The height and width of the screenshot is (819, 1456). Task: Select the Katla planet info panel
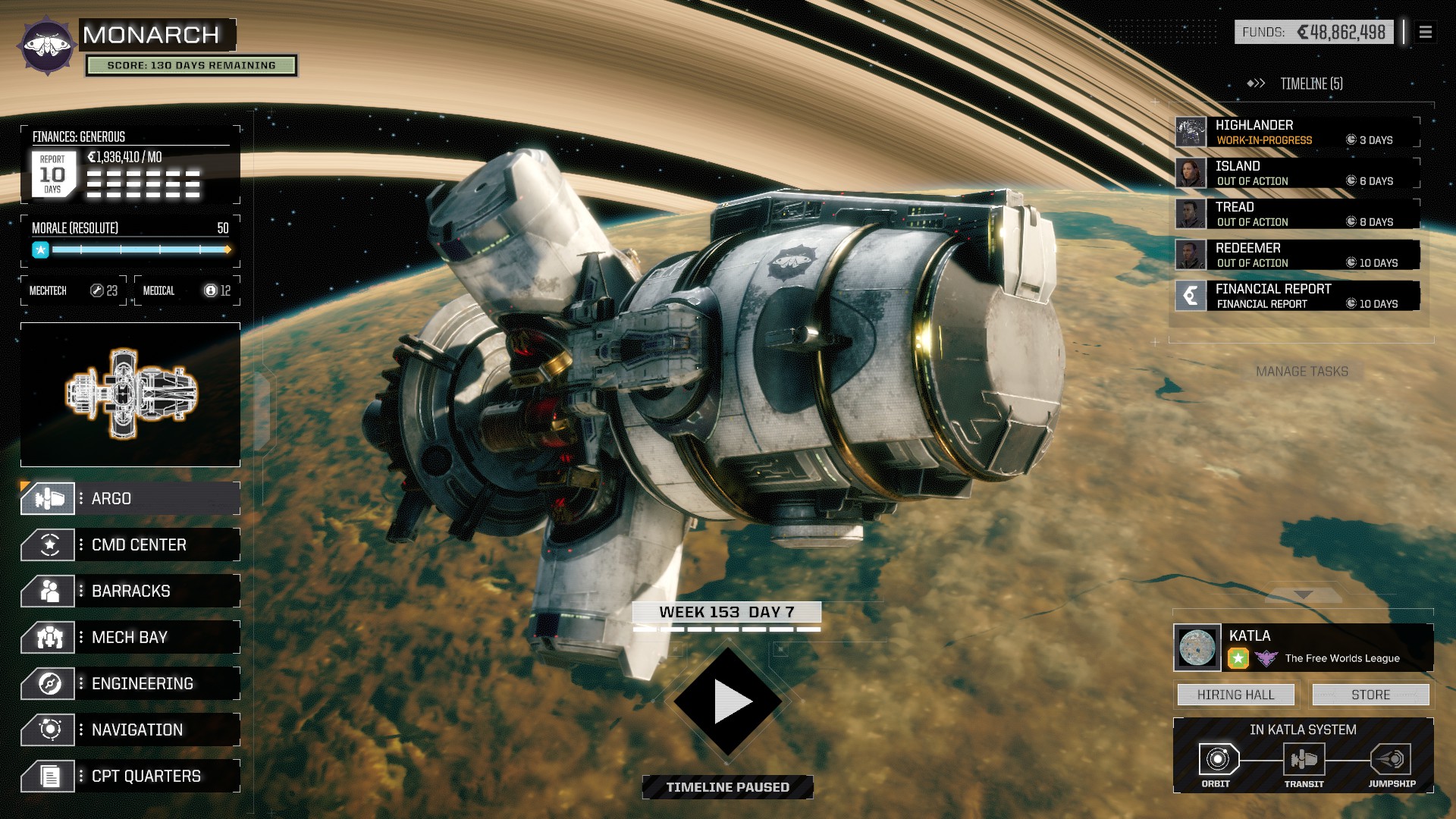1303,648
